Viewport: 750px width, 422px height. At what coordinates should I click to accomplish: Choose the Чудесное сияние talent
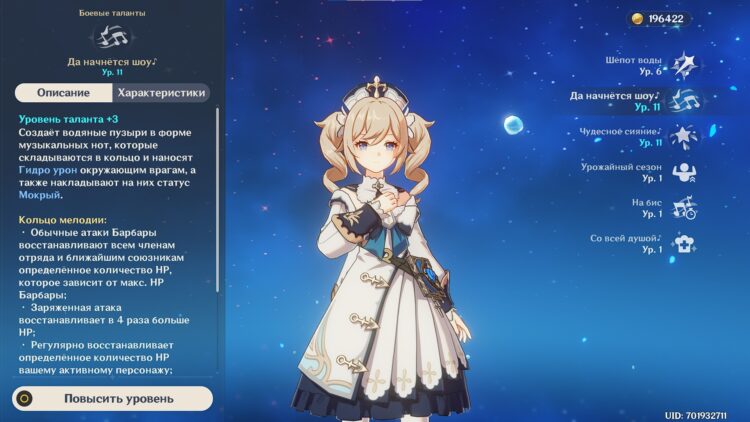tap(684, 136)
